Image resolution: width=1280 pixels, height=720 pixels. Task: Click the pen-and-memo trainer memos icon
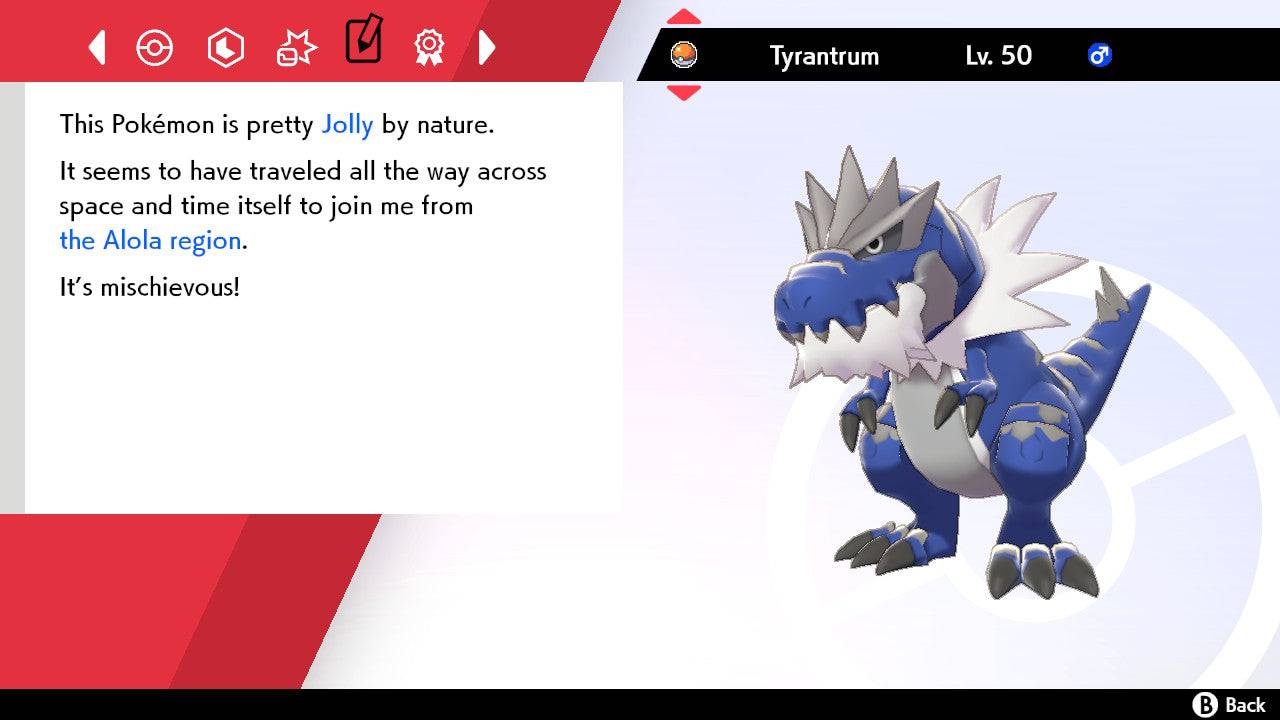click(362, 43)
